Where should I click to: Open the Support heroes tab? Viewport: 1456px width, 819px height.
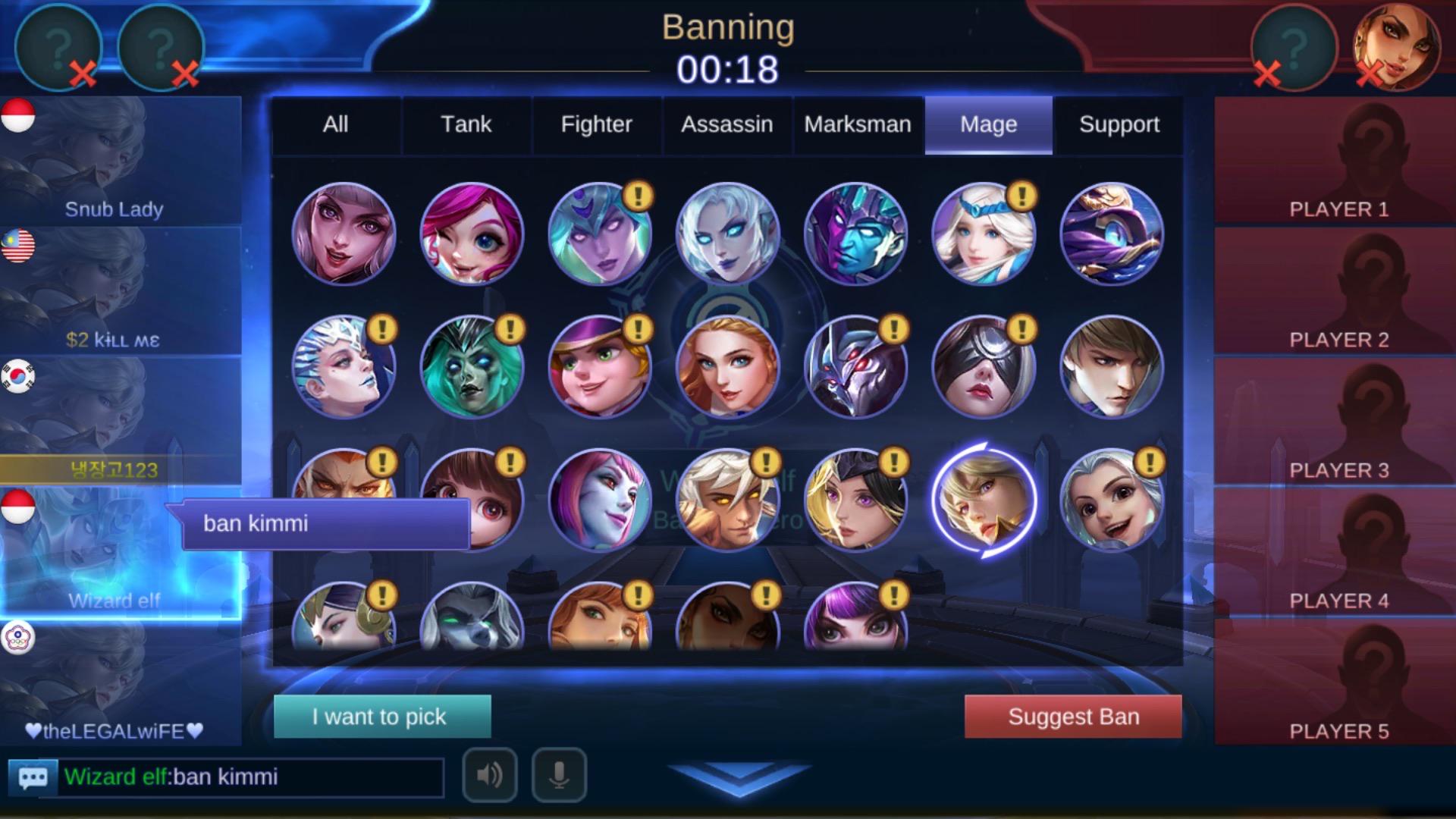(1119, 124)
